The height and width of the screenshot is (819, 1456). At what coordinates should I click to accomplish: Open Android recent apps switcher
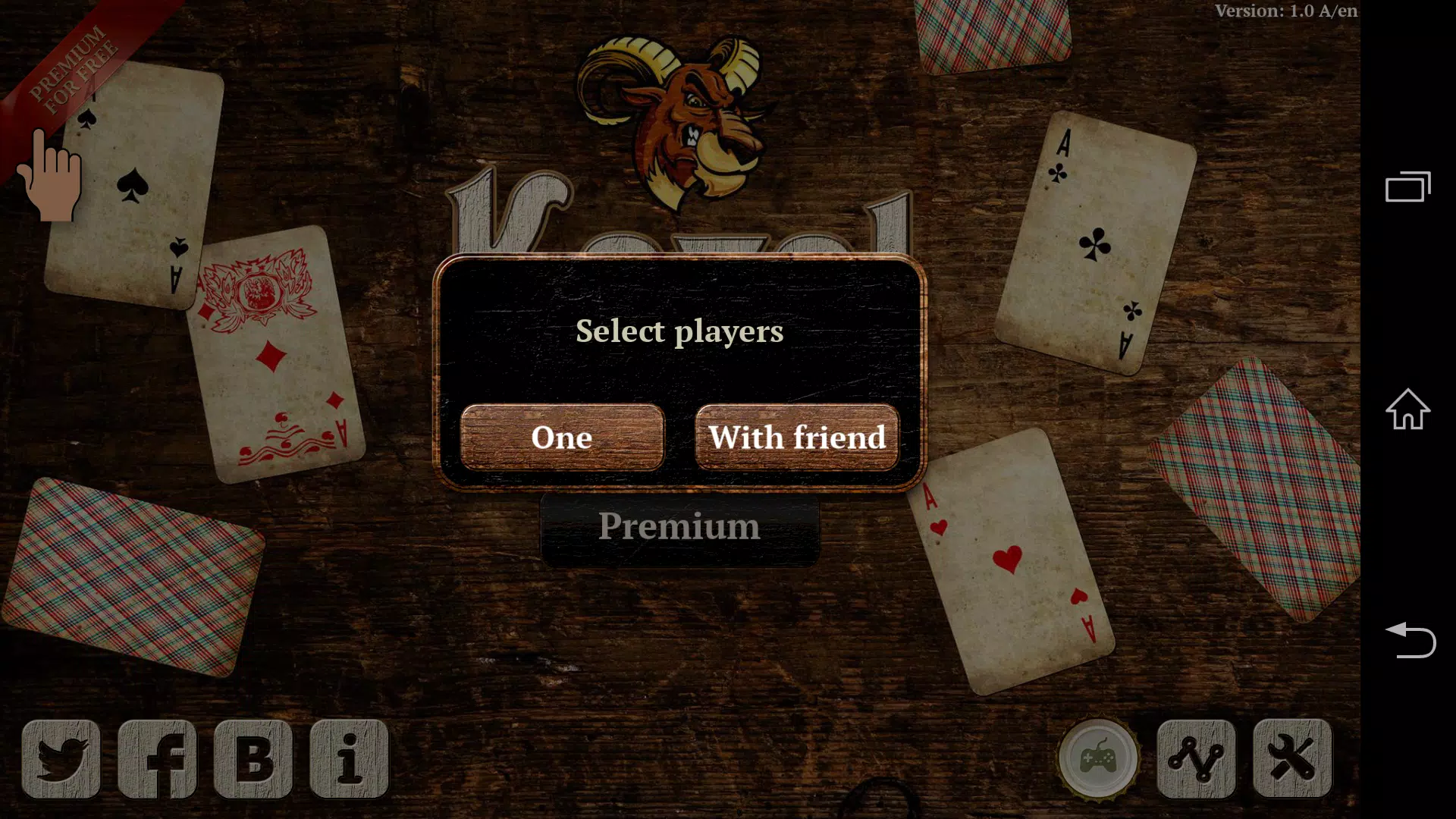pos(1408,187)
